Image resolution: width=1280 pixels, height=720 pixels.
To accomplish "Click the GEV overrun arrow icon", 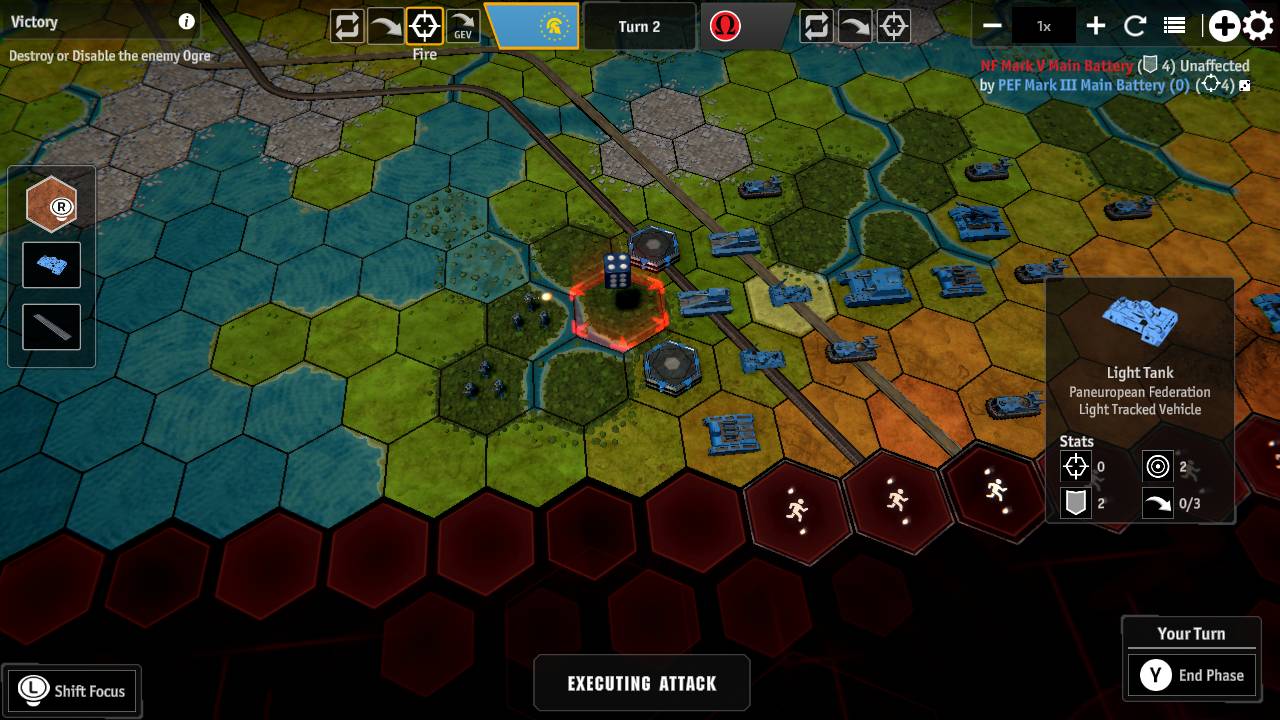I will [461, 27].
